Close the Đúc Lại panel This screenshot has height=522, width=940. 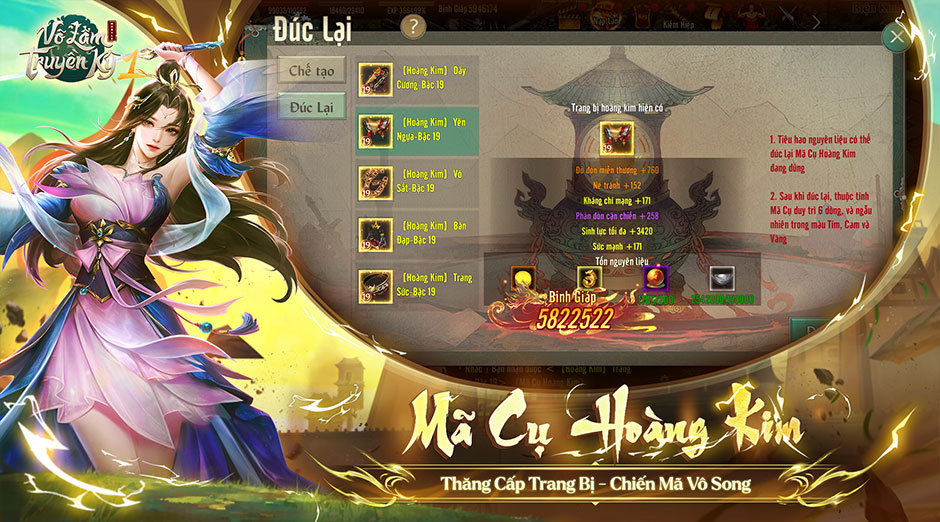tap(896, 37)
